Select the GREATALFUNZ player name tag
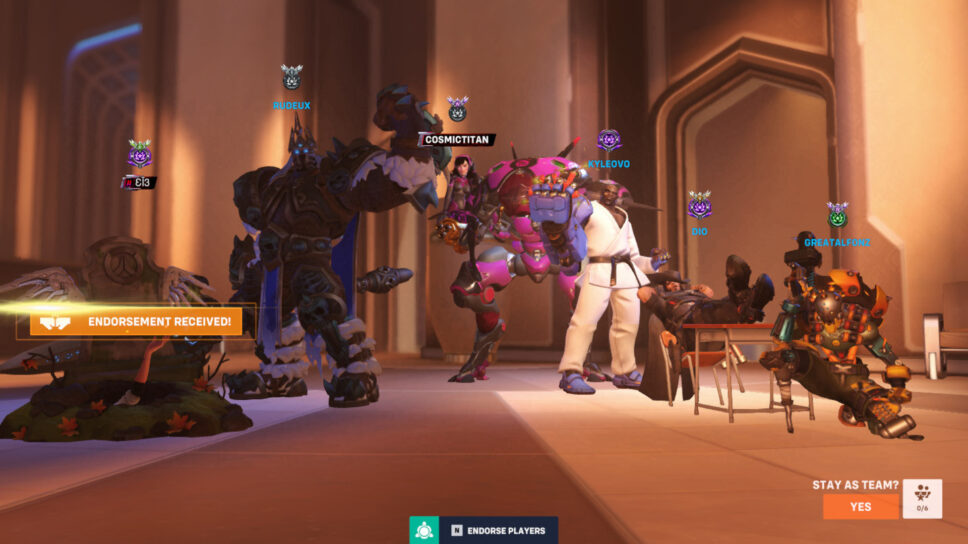The image size is (968, 544). point(837,242)
